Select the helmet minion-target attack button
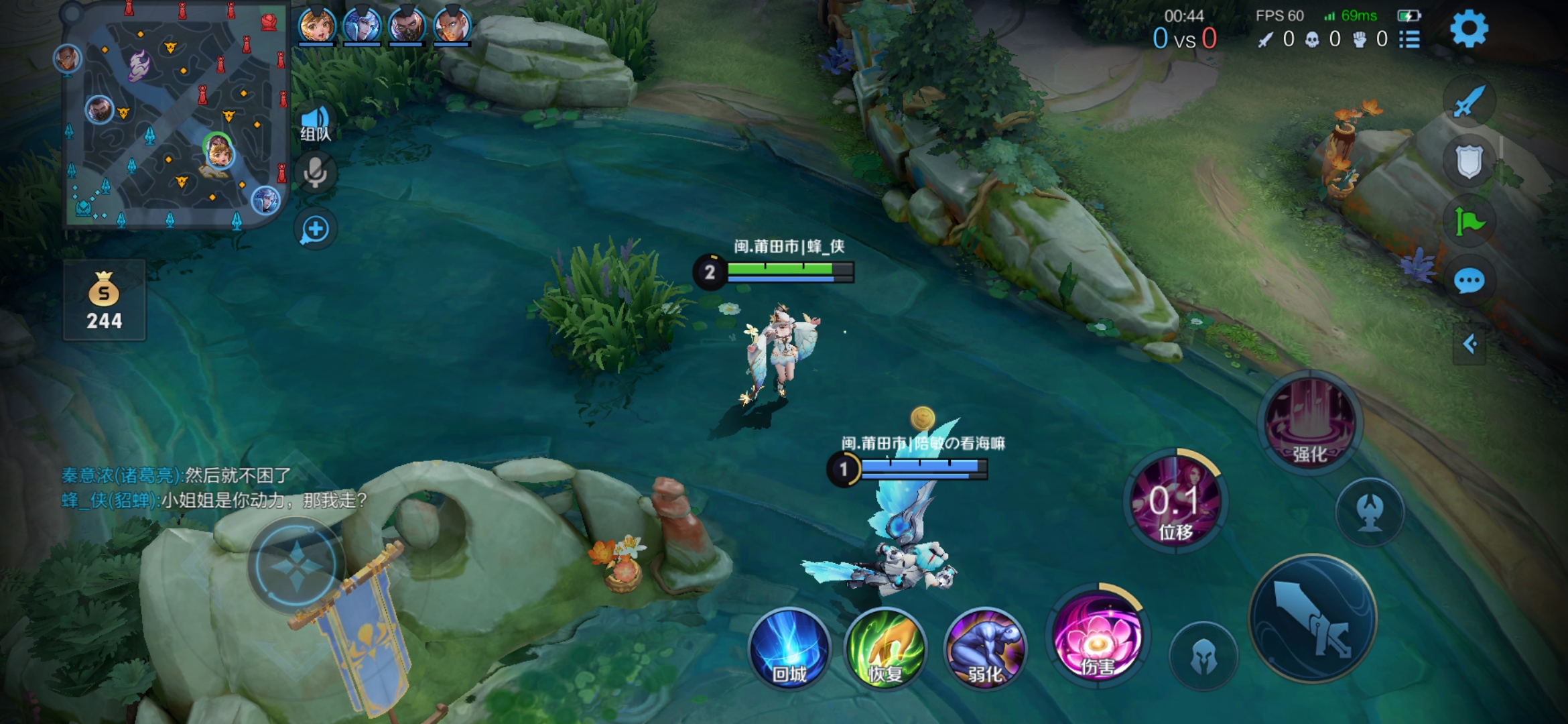This screenshot has height=724, width=1568. tap(1203, 656)
